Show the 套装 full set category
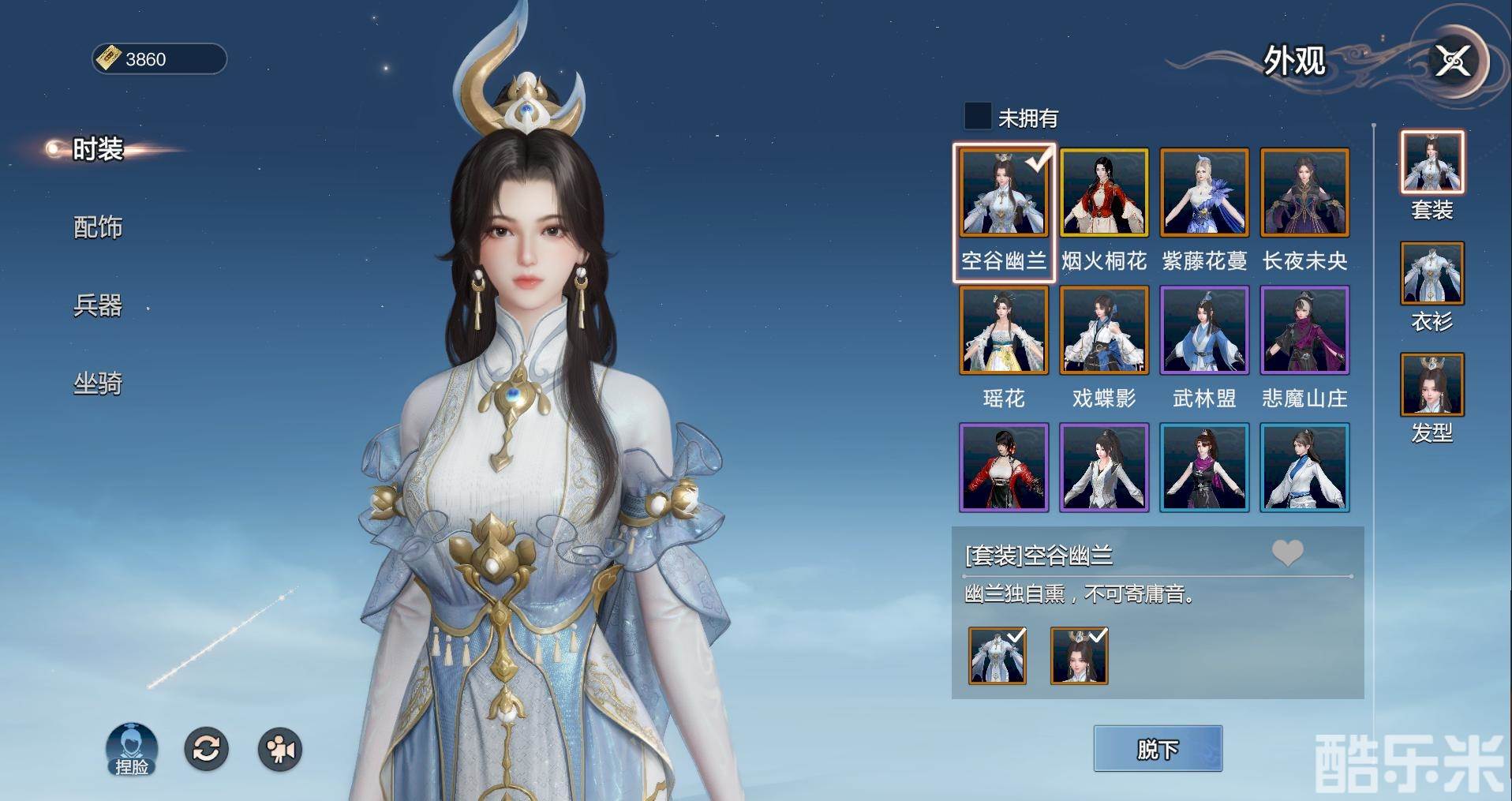This screenshot has width=1512, height=801. [1432, 163]
